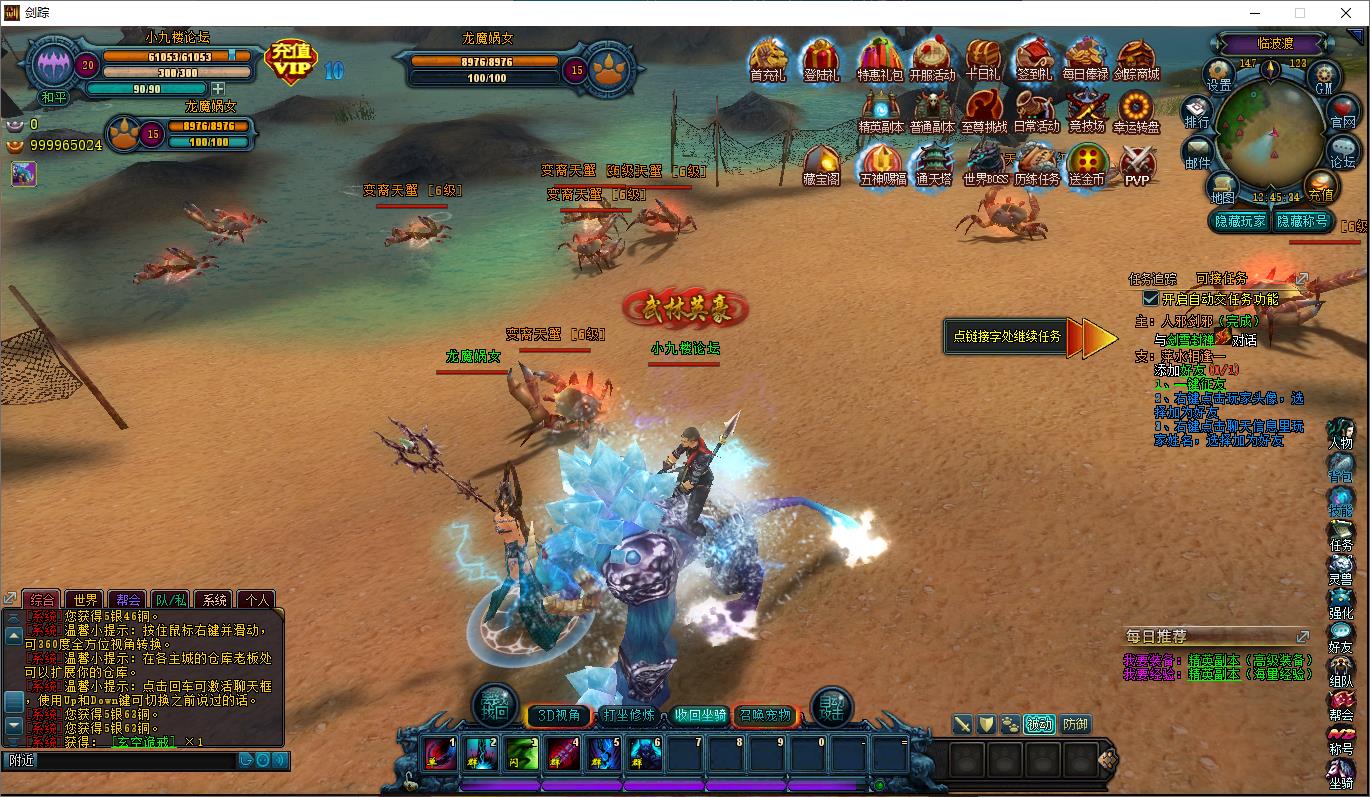
Task: Click the 3D视角 view button
Action: [559, 715]
